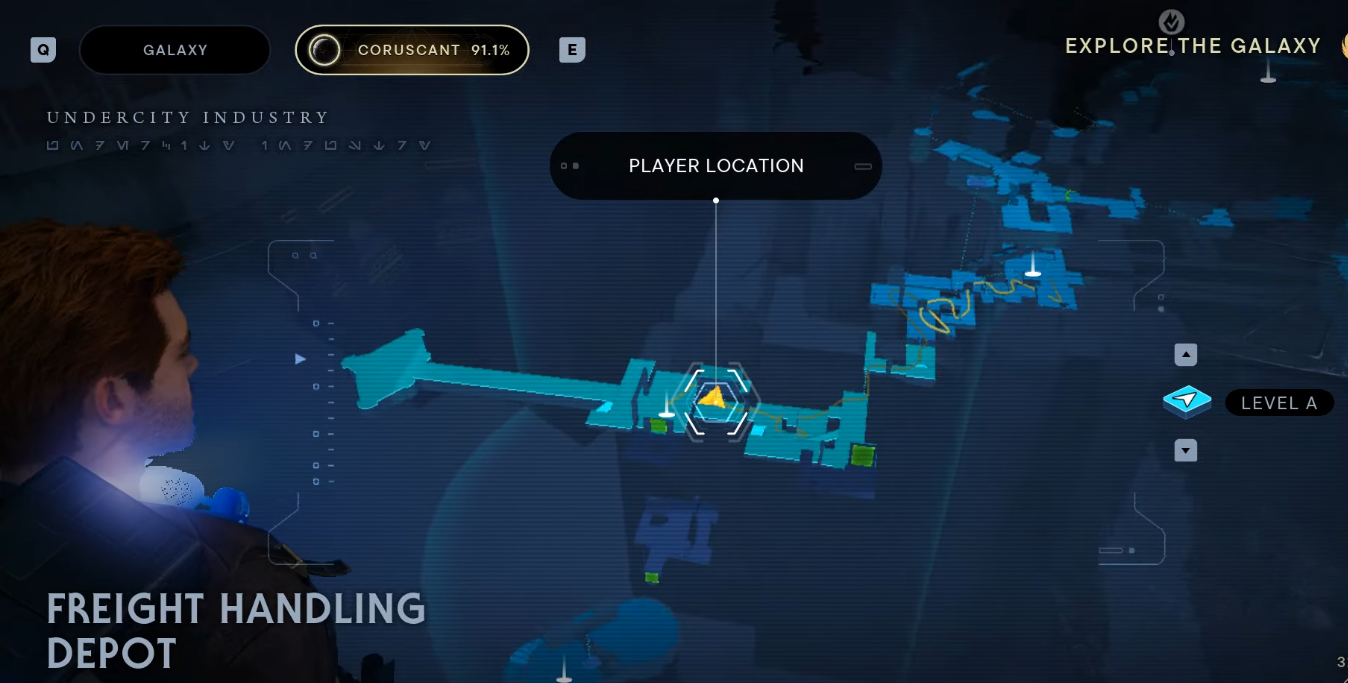Click the Player Location tooltip label
Screen dimensions: 1348x683
[716, 166]
